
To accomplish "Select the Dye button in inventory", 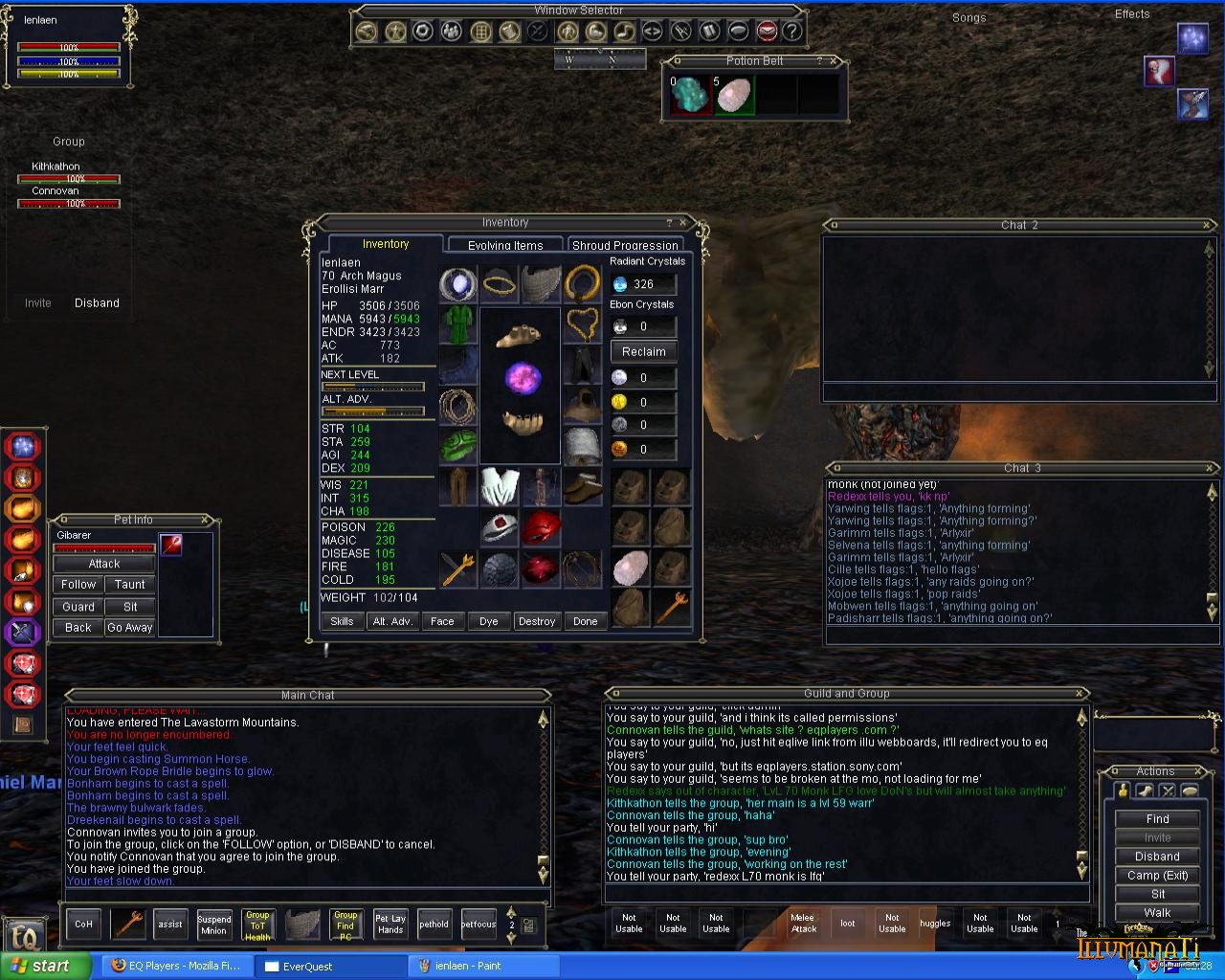I will click(x=488, y=621).
